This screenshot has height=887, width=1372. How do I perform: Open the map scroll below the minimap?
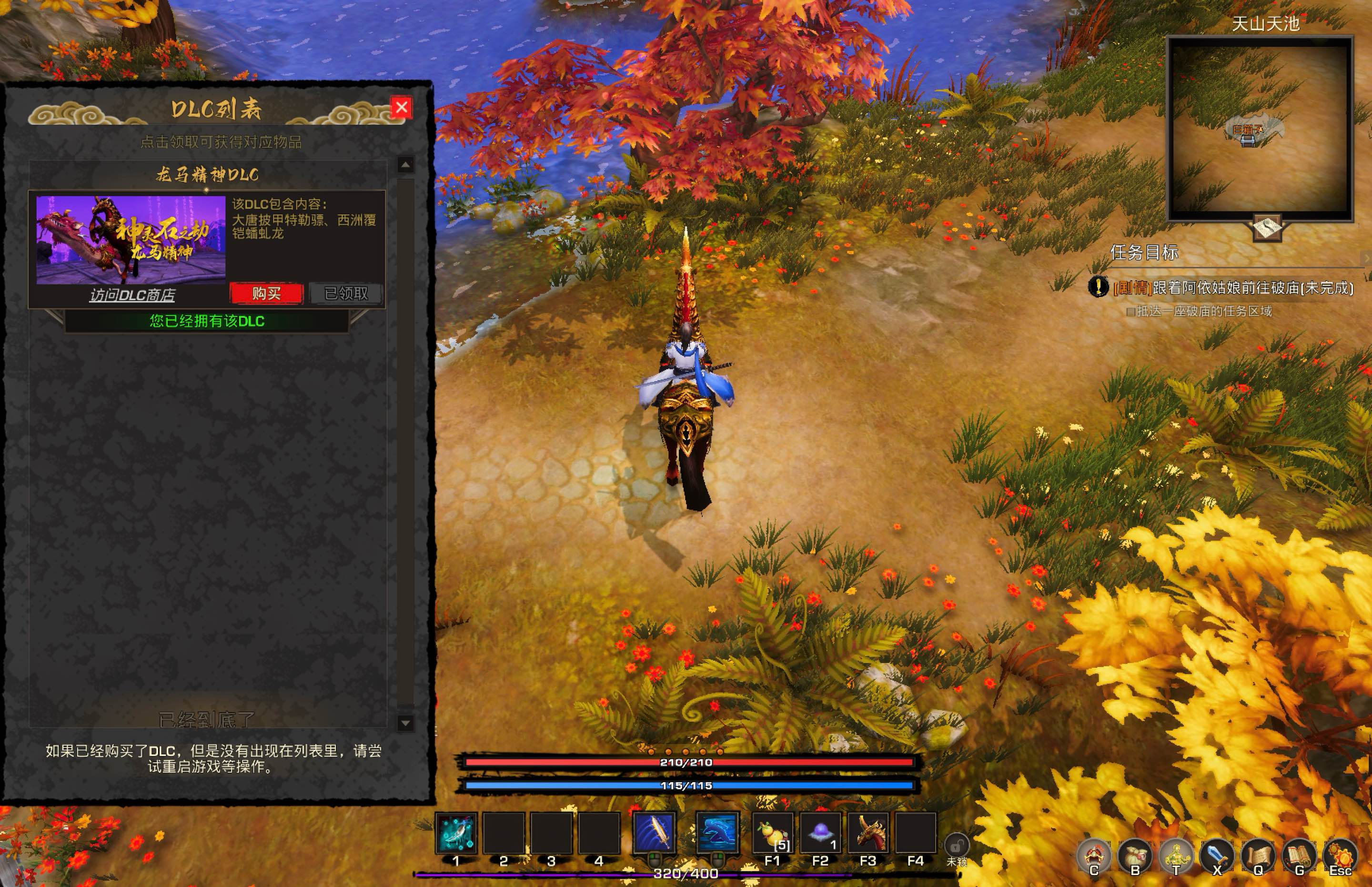coord(1267,228)
